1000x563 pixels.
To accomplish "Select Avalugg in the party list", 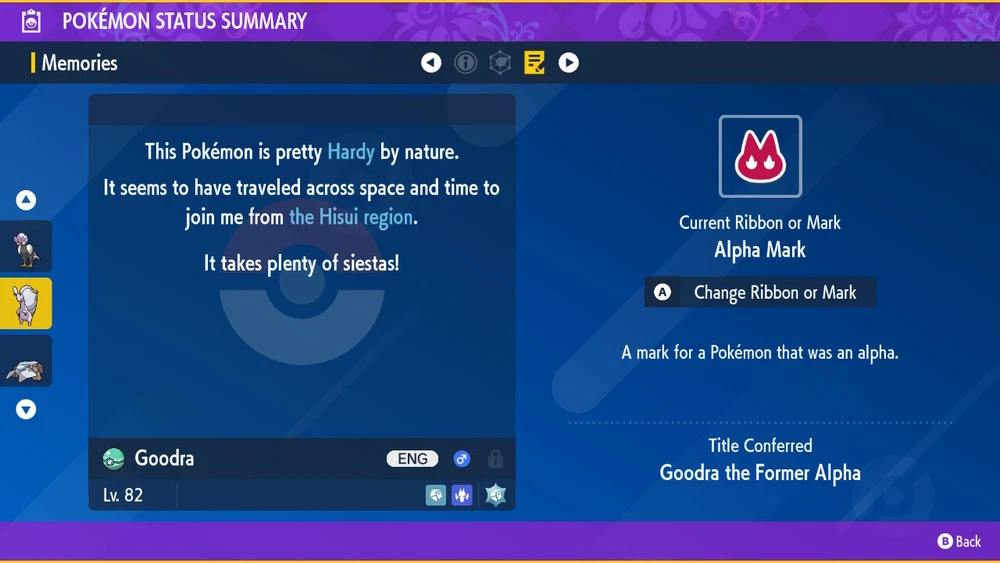I will pos(26,362).
